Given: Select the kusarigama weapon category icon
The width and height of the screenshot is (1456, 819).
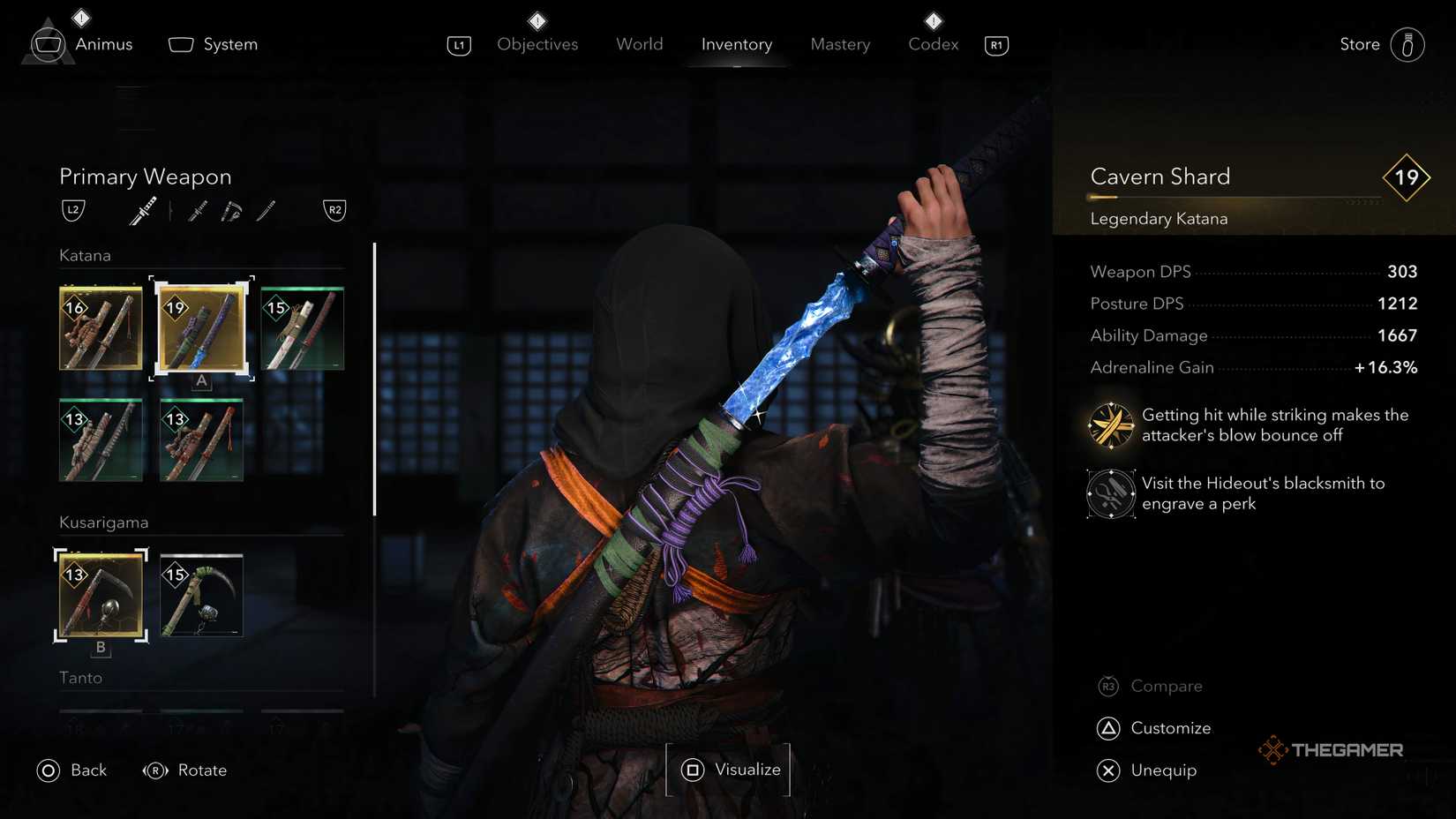Looking at the screenshot, I should (x=230, y=210).
